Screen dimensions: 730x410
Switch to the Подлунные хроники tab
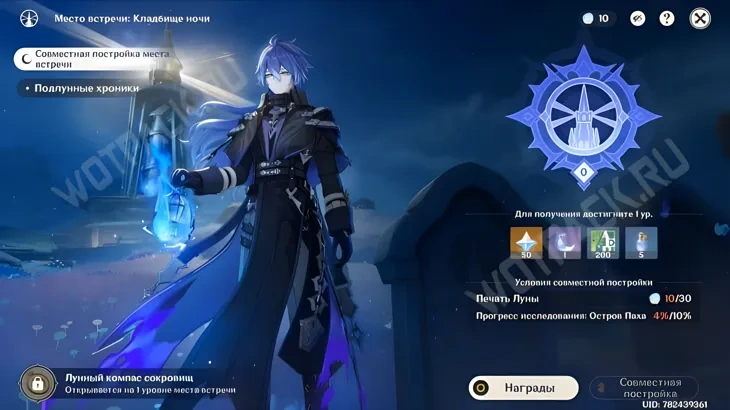[x=86, y=88]
